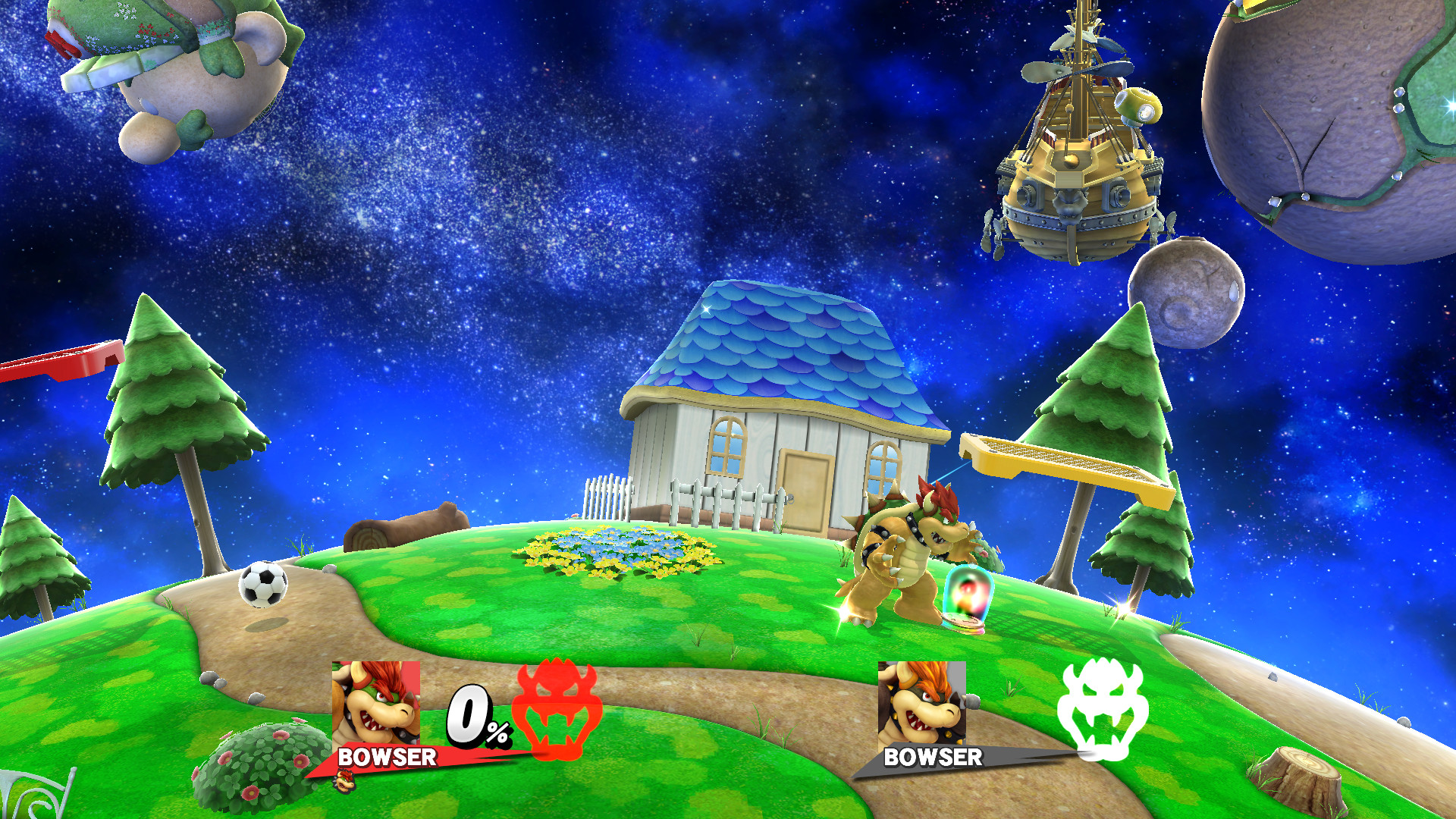Screen dimensions: 1456x819
Task: Select Player 2's BOWSER name banner
Action: pyautogui.click(x=933, y=757)
